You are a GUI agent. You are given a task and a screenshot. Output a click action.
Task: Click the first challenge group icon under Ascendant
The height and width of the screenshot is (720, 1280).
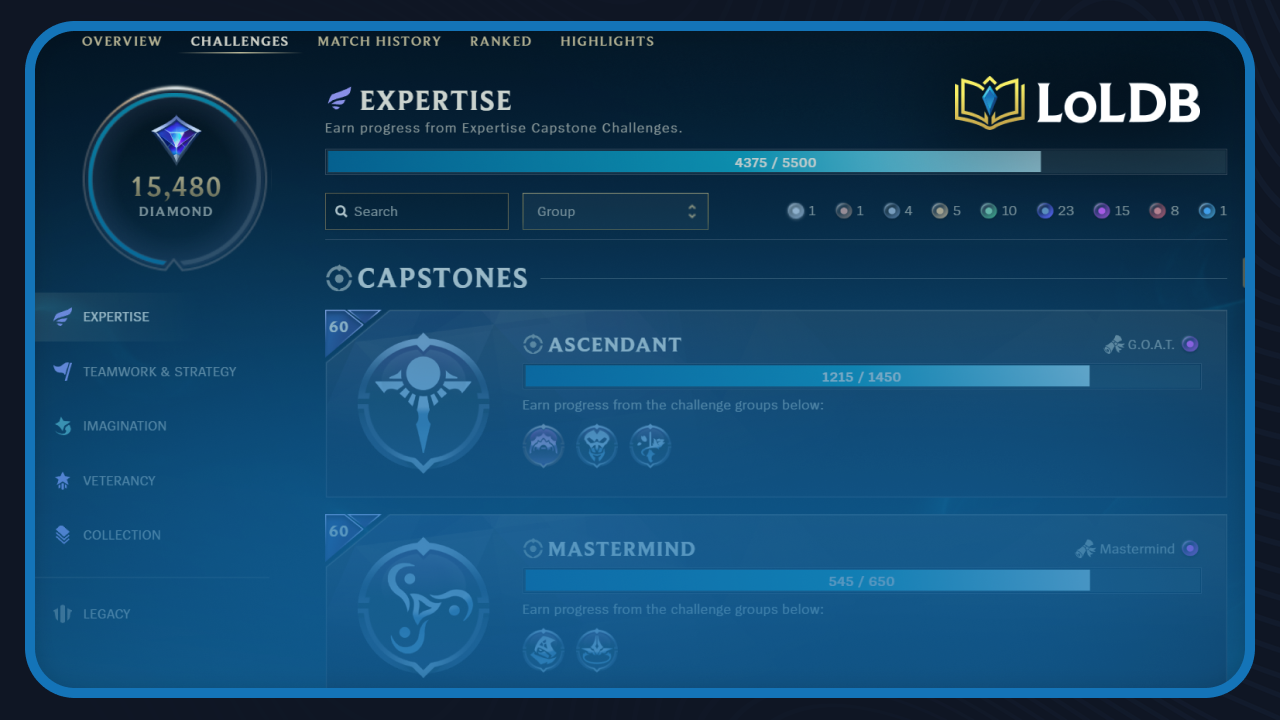tap(543, 445)
